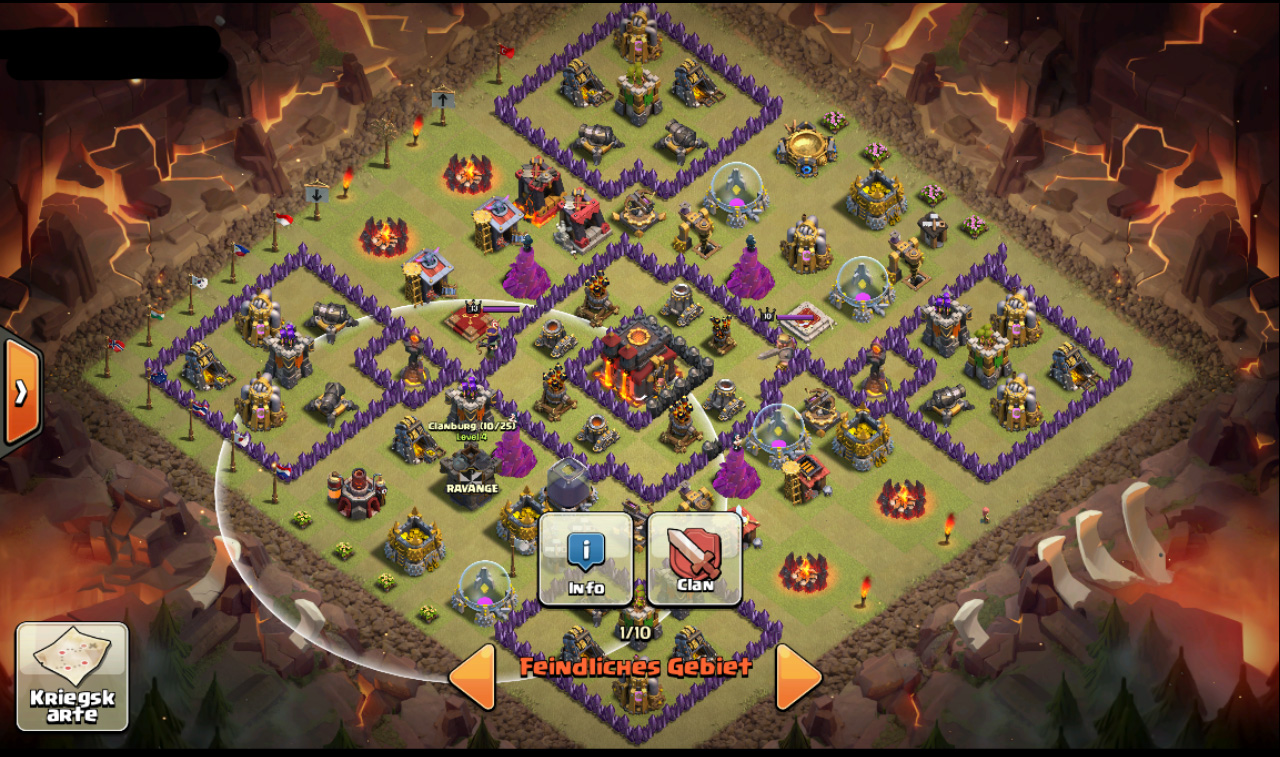Tap the Clan button with sword shield

click(695, 559)
